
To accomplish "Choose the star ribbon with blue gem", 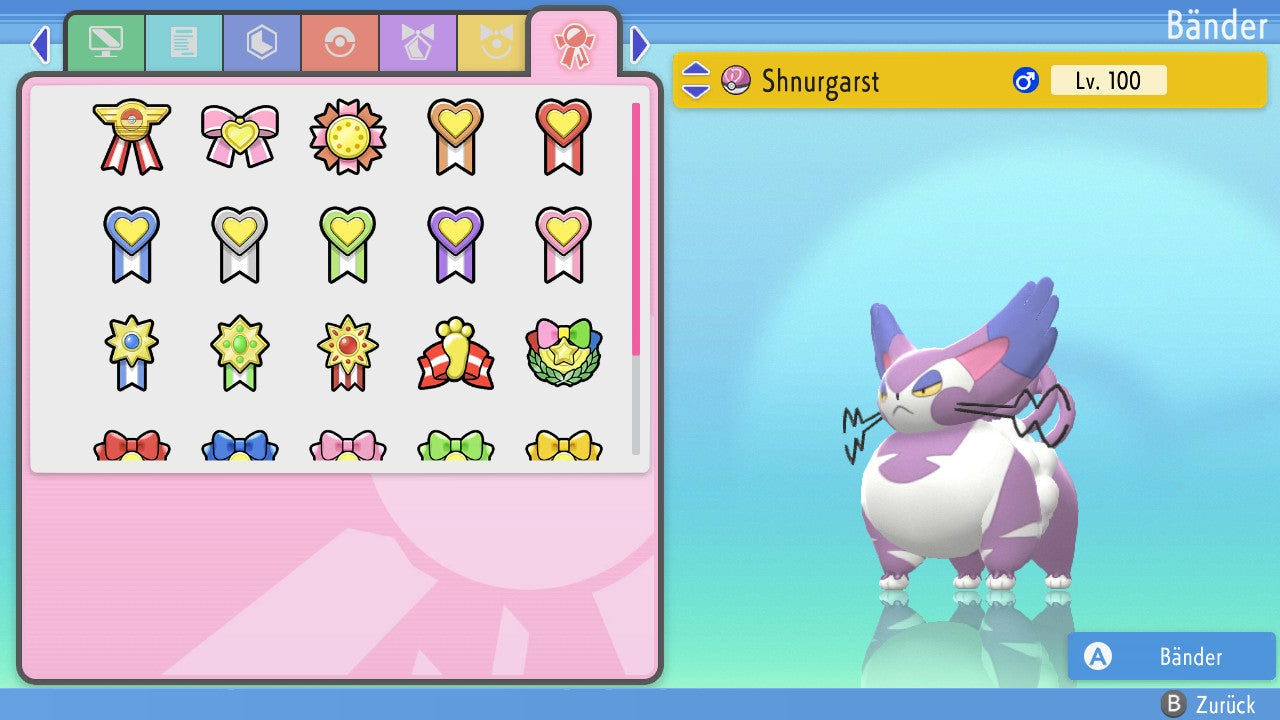I will click(x=131, y=353).
